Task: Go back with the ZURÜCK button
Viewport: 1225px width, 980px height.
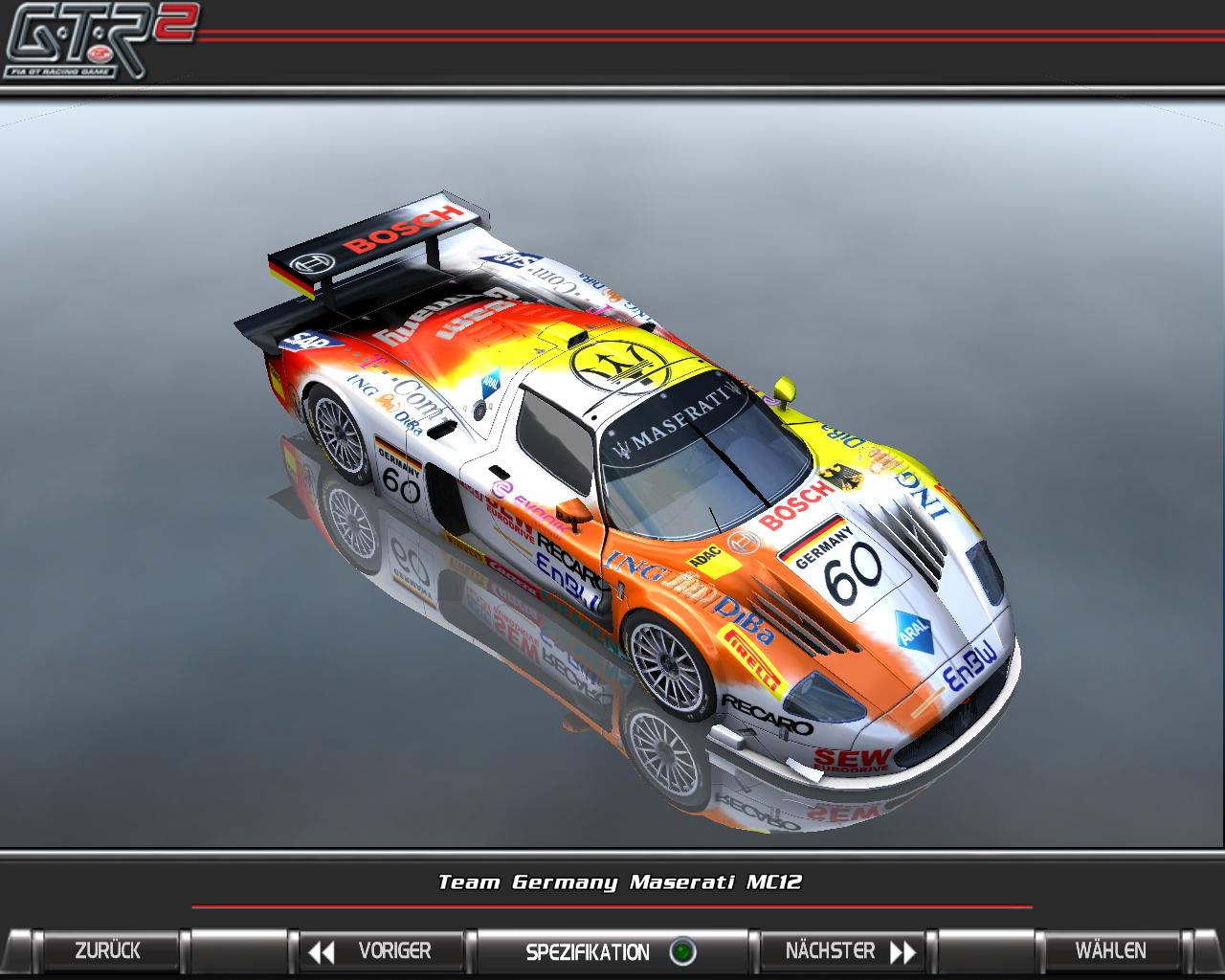Action: click(x=107, y=951)
